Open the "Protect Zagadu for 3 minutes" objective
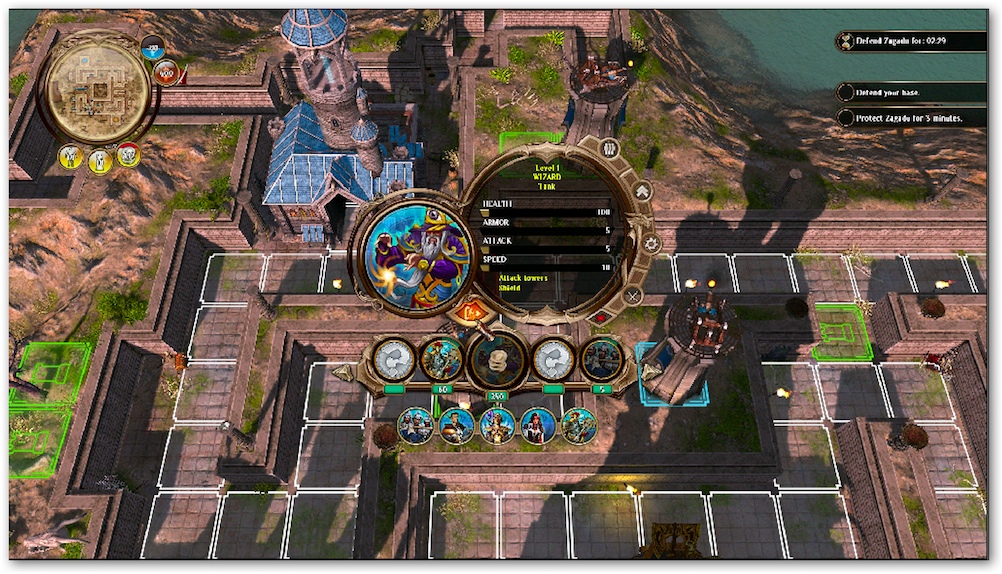The image size is (1002, 574). [x=910, y=117]
